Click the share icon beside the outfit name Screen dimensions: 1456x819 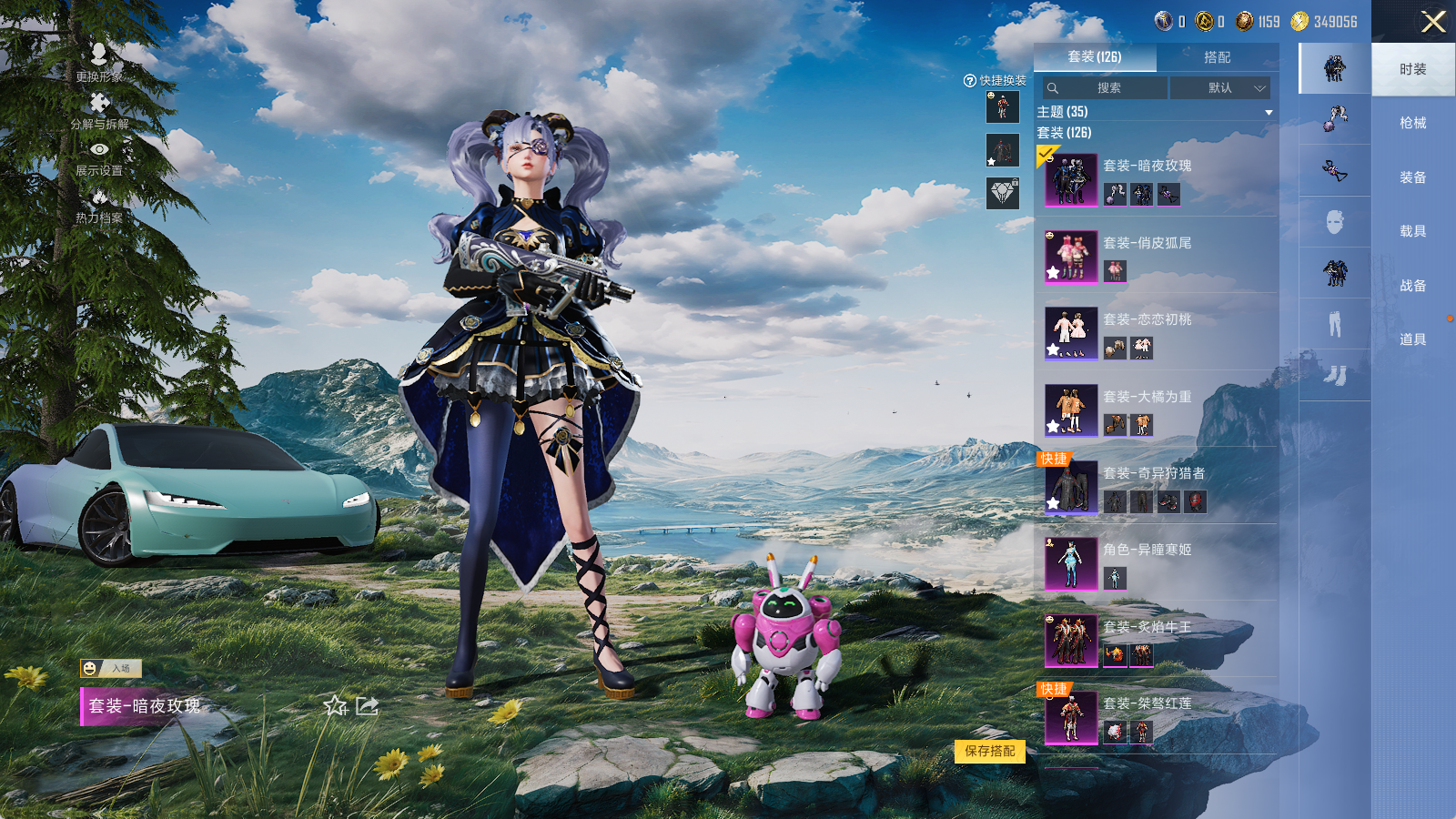367,706
